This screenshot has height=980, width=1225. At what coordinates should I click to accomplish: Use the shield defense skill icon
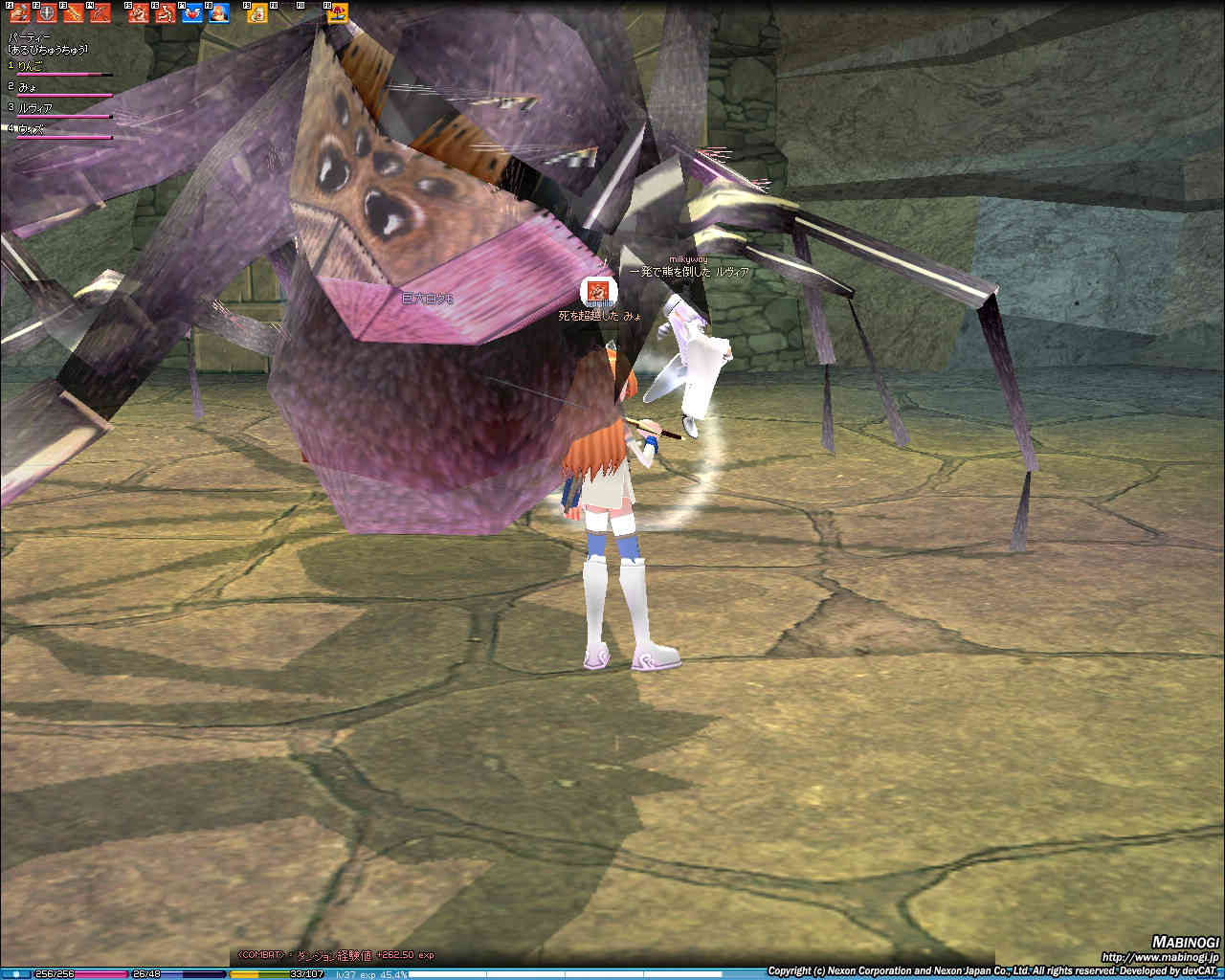click(x=47, y=13)
